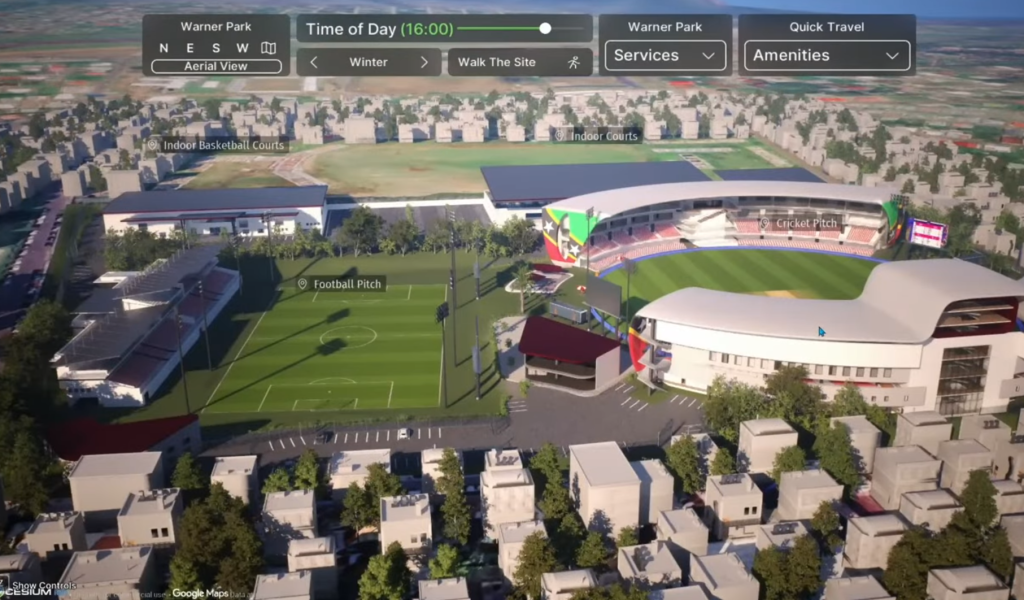1024x600 pixels.
Task: Open the folded map icon
Action: (268, 48)
